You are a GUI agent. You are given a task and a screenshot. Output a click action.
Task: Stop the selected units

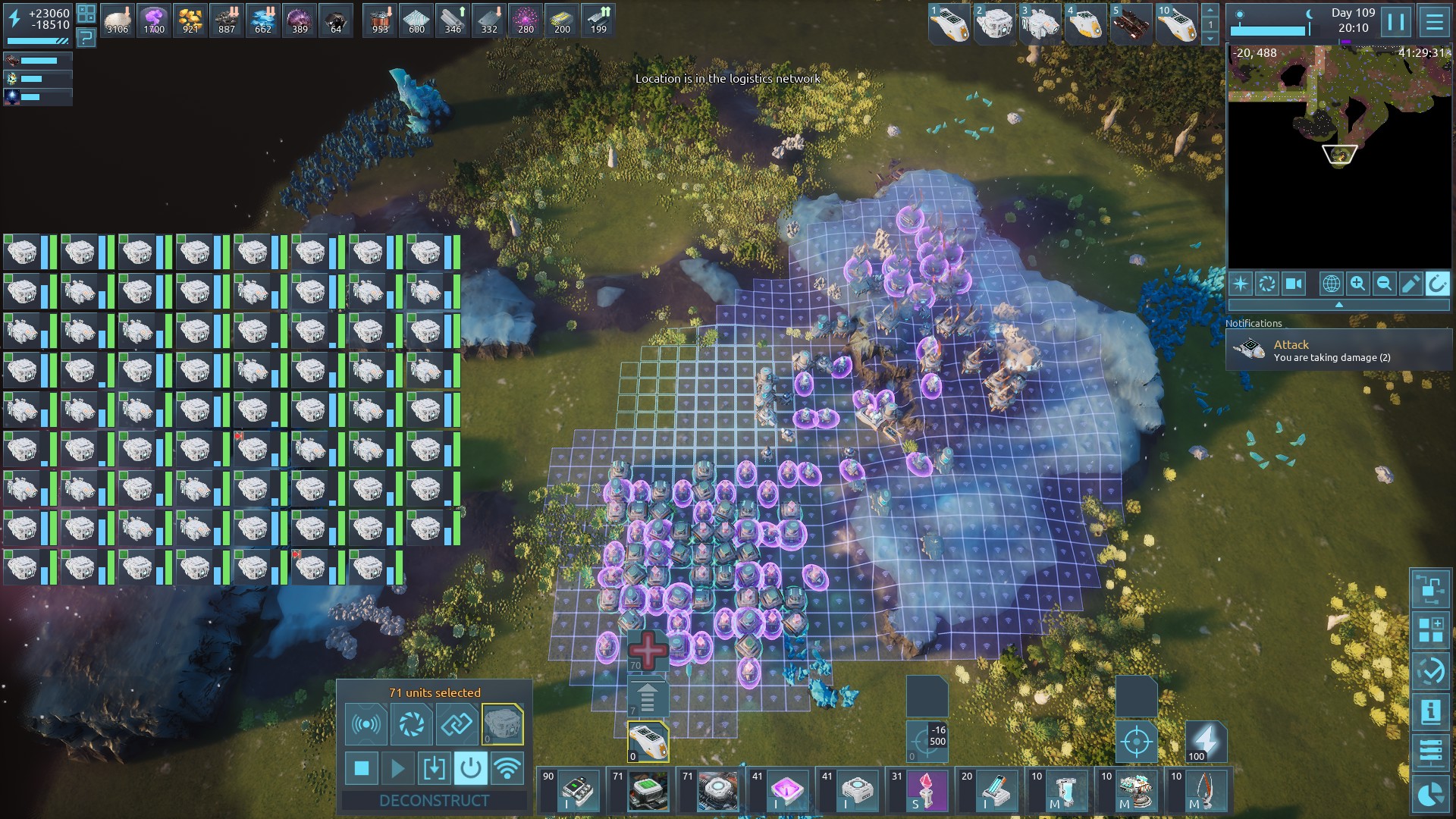(x=362, y=769)
